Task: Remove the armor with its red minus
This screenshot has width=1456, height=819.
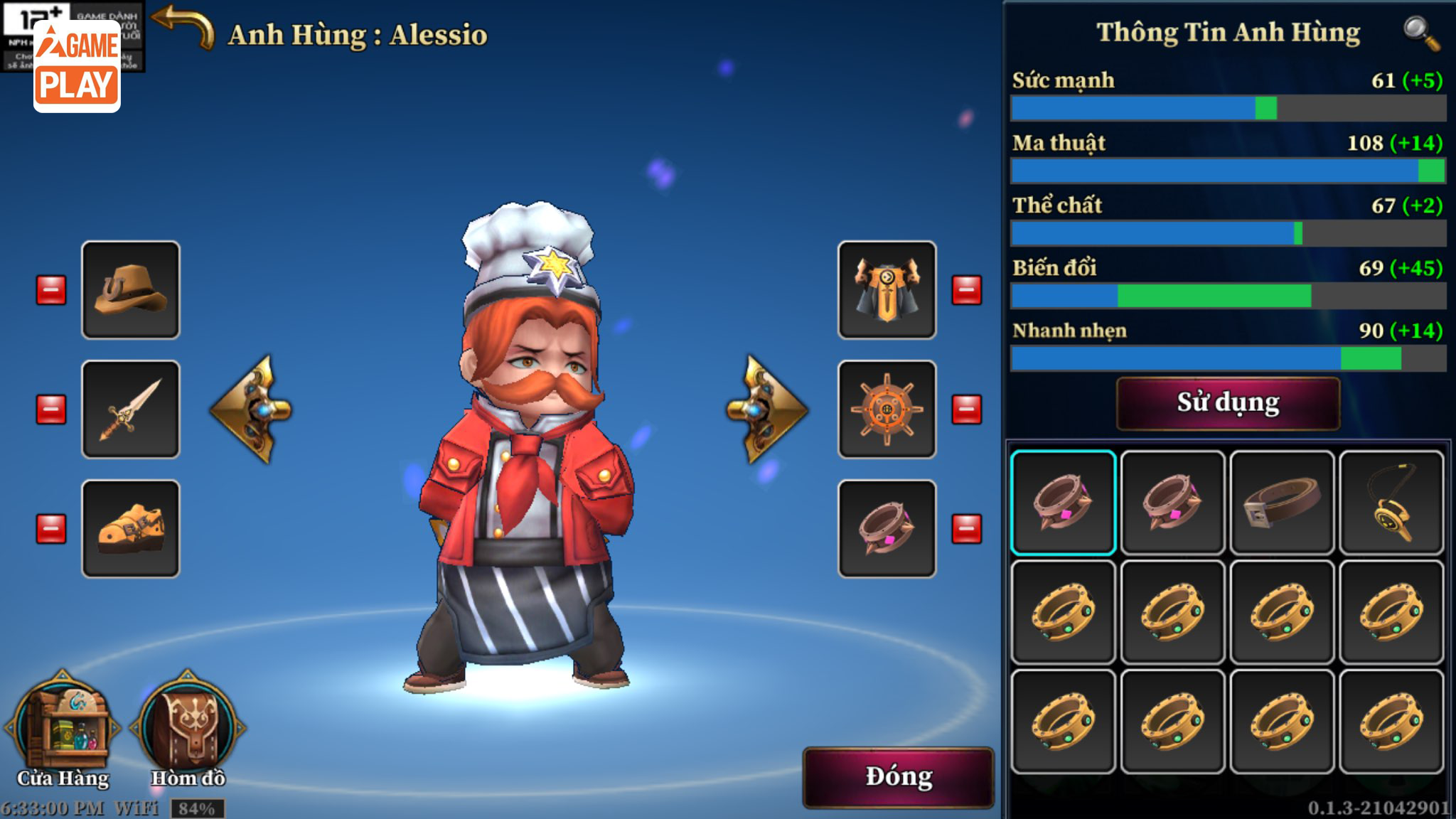Action: pos(967,290)
